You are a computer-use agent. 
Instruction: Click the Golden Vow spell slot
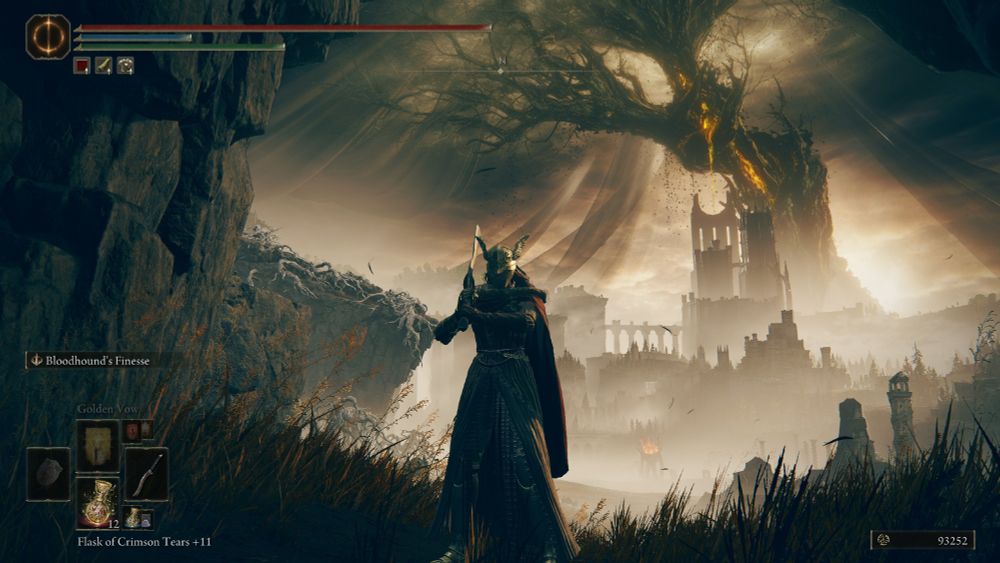point(98,445)
